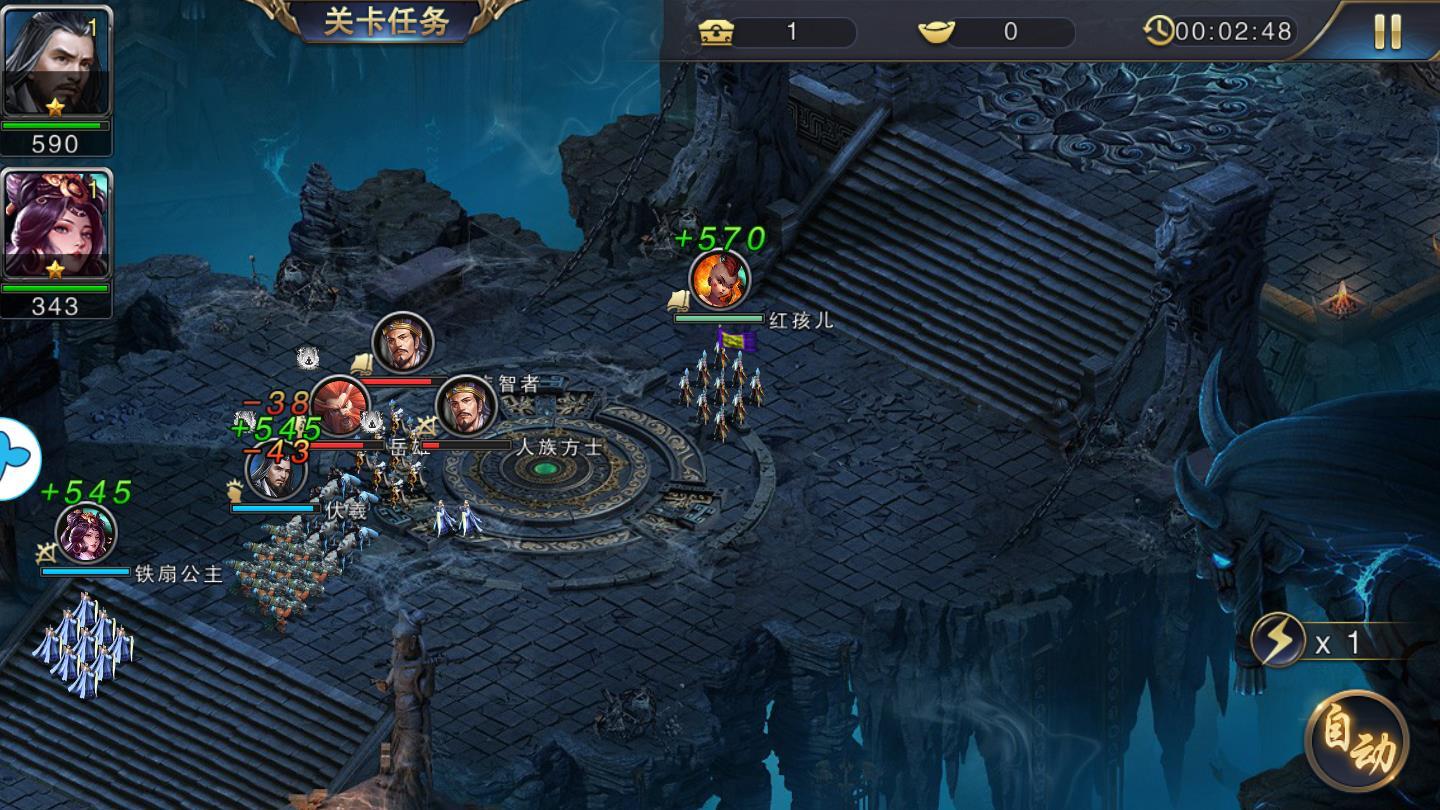This screenshot has width=1440, height=810.
Task: Activate the lightning bolt speed icon
Action: point(1279,640)
